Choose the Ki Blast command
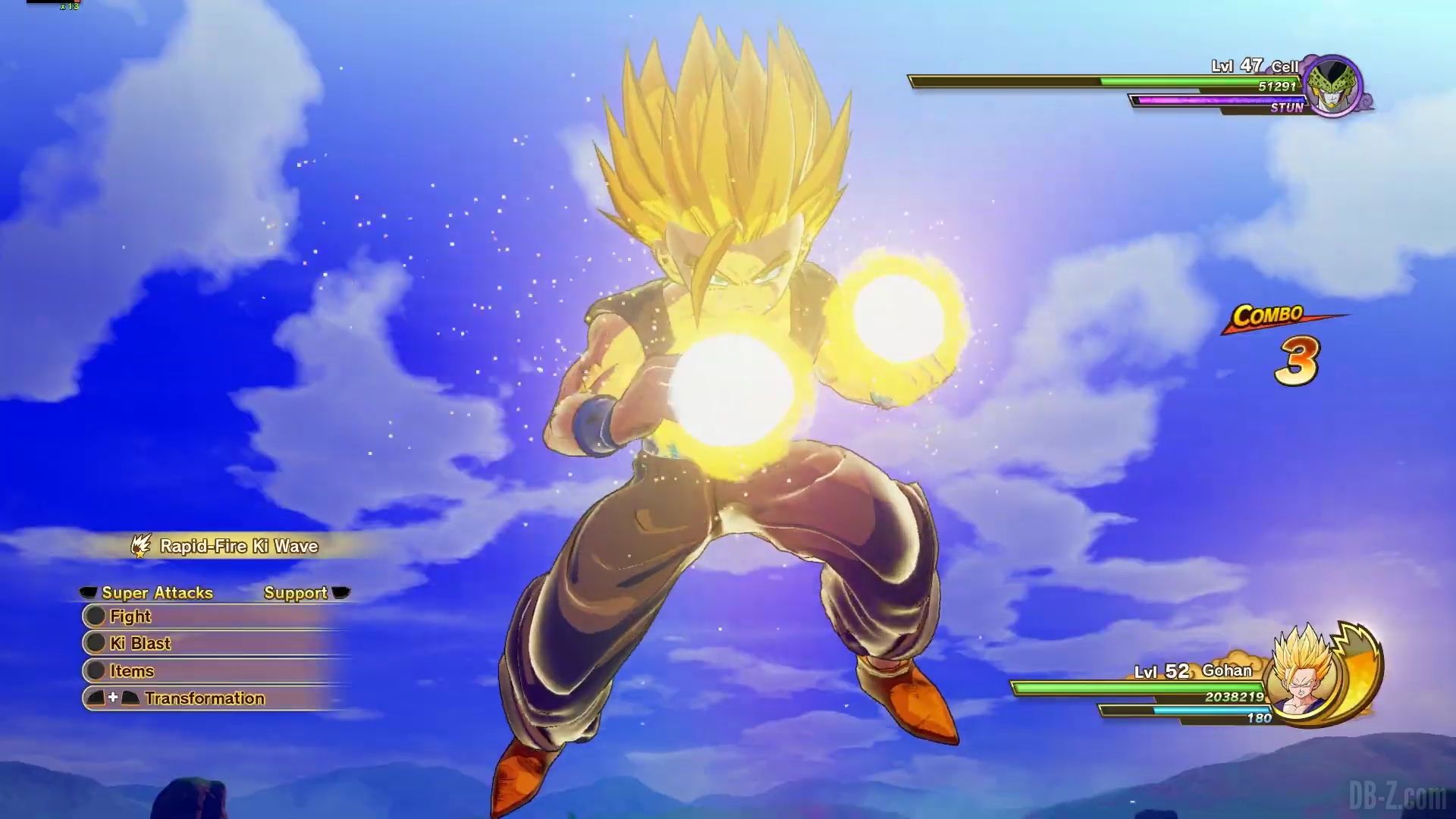 coord(140,644)
